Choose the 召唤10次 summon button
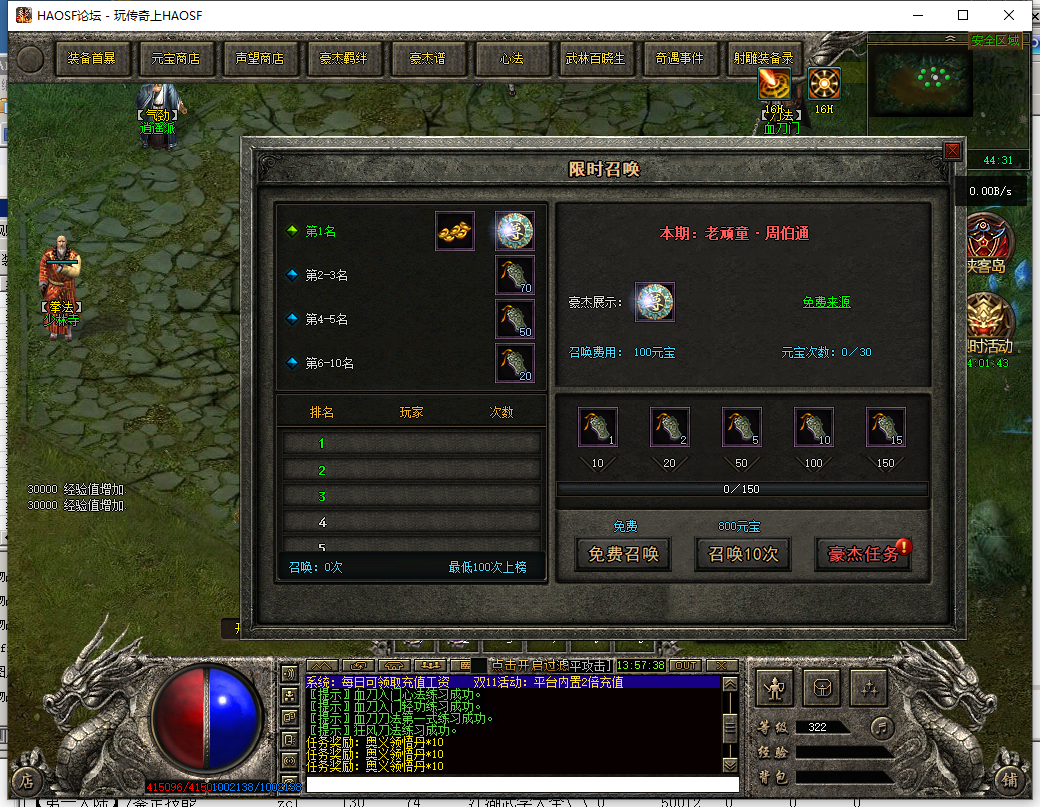 743,554
